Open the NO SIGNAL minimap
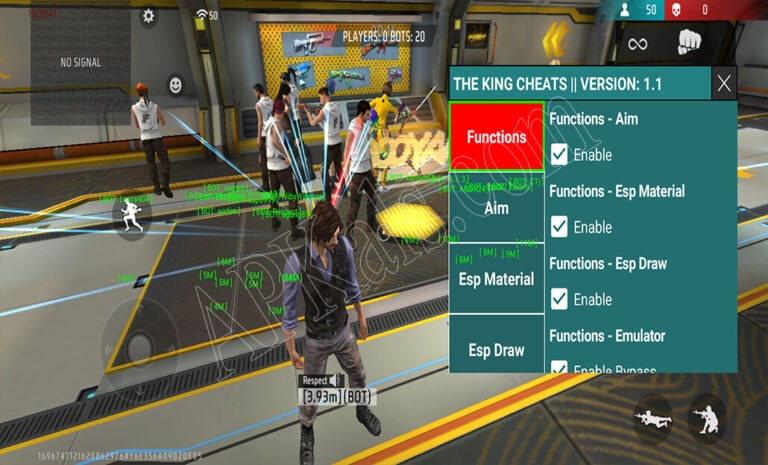Image resolution: width=768 pixels, height=465 pixels. pyautogui.click(x=81, y=62)
